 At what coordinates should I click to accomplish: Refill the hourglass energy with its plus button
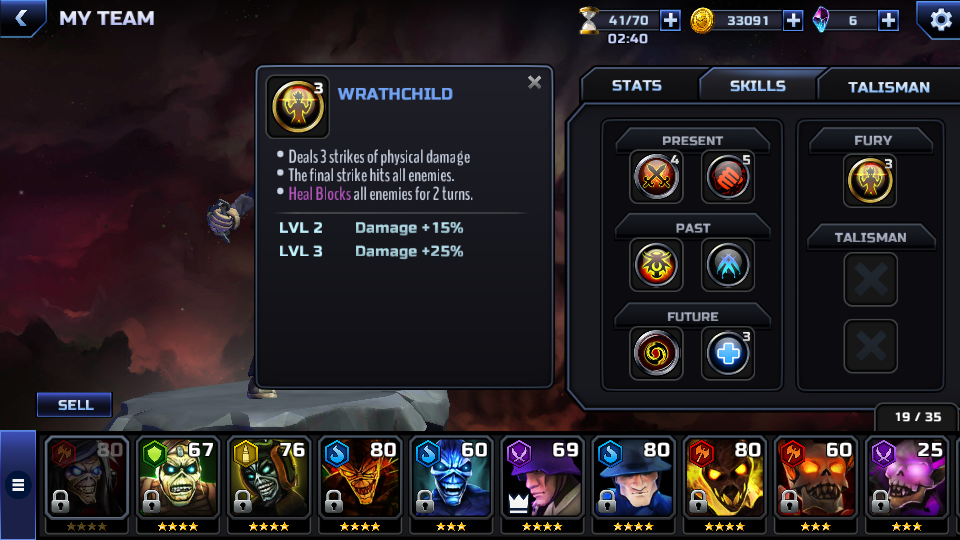[670, 20]
